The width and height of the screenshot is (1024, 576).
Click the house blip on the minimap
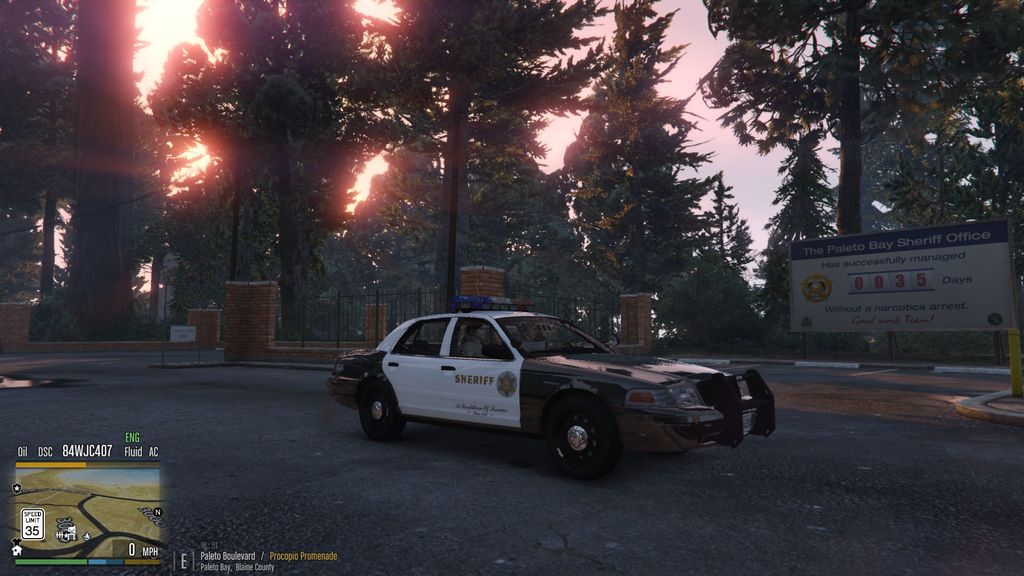pyautogui.click(x=16, y=549)
